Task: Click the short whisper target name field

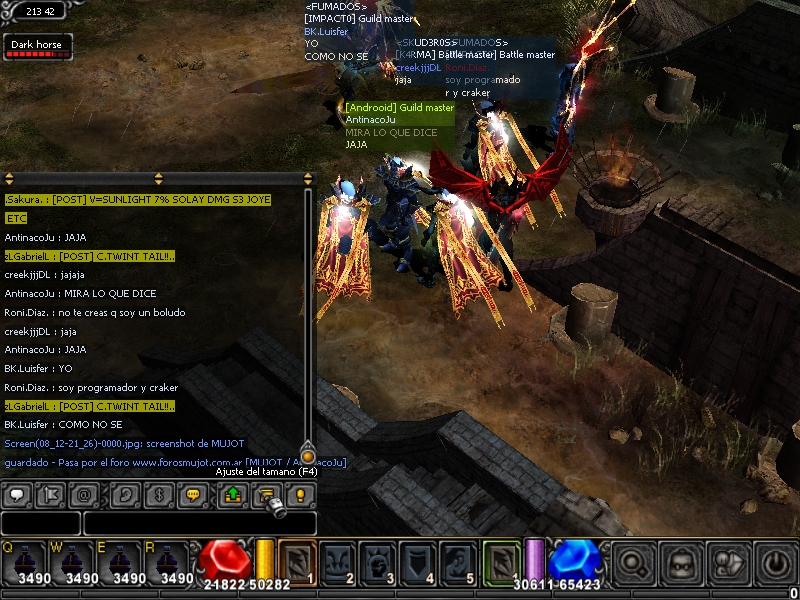Action: [41, 523]
